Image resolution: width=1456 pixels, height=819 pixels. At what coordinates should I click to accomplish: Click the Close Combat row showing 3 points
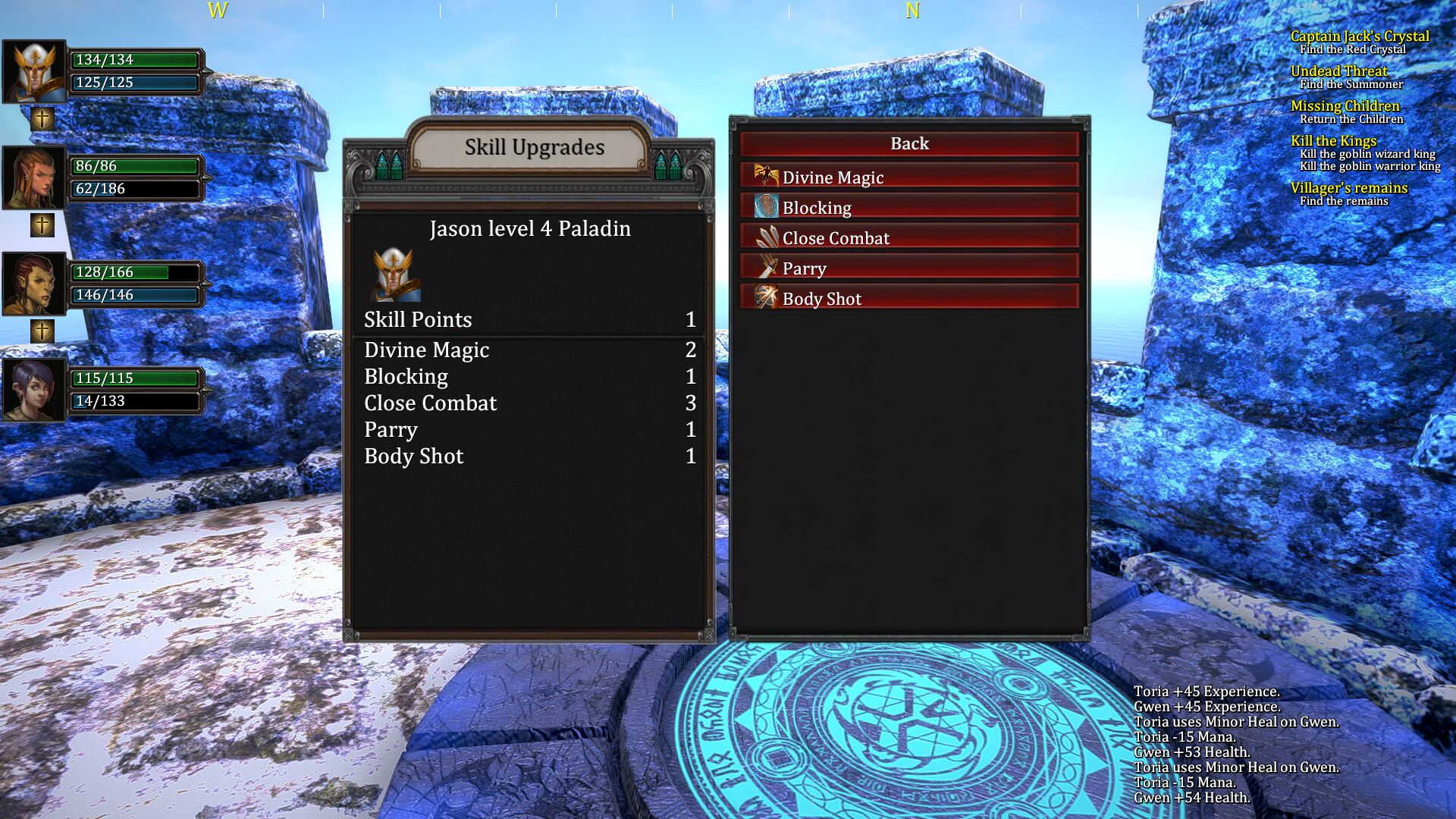(430, 403)
